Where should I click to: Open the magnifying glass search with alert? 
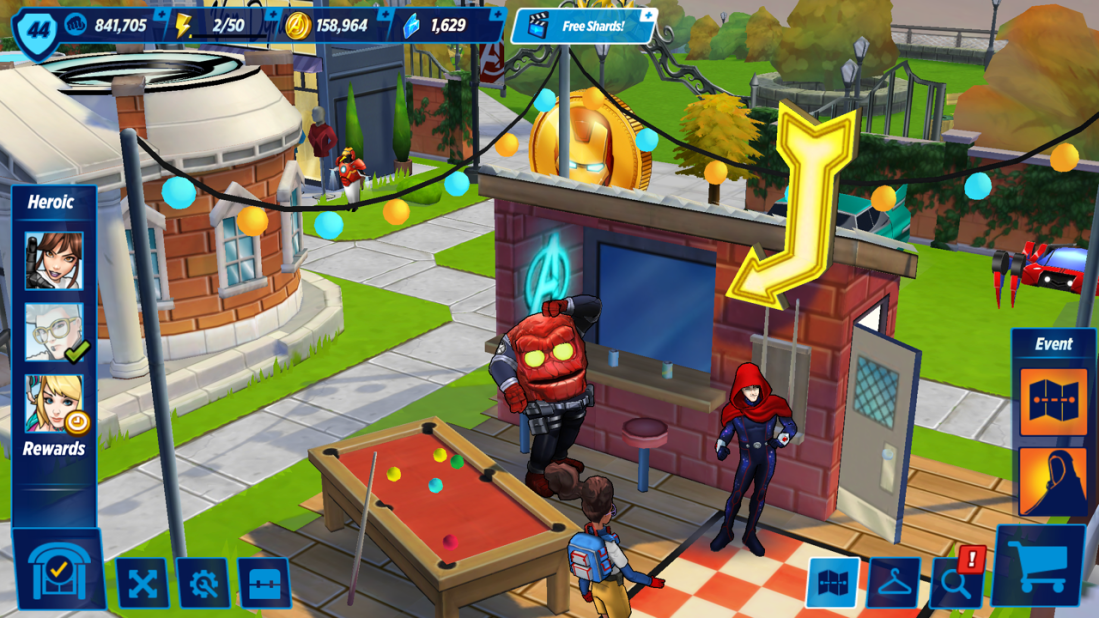(956, 582)
